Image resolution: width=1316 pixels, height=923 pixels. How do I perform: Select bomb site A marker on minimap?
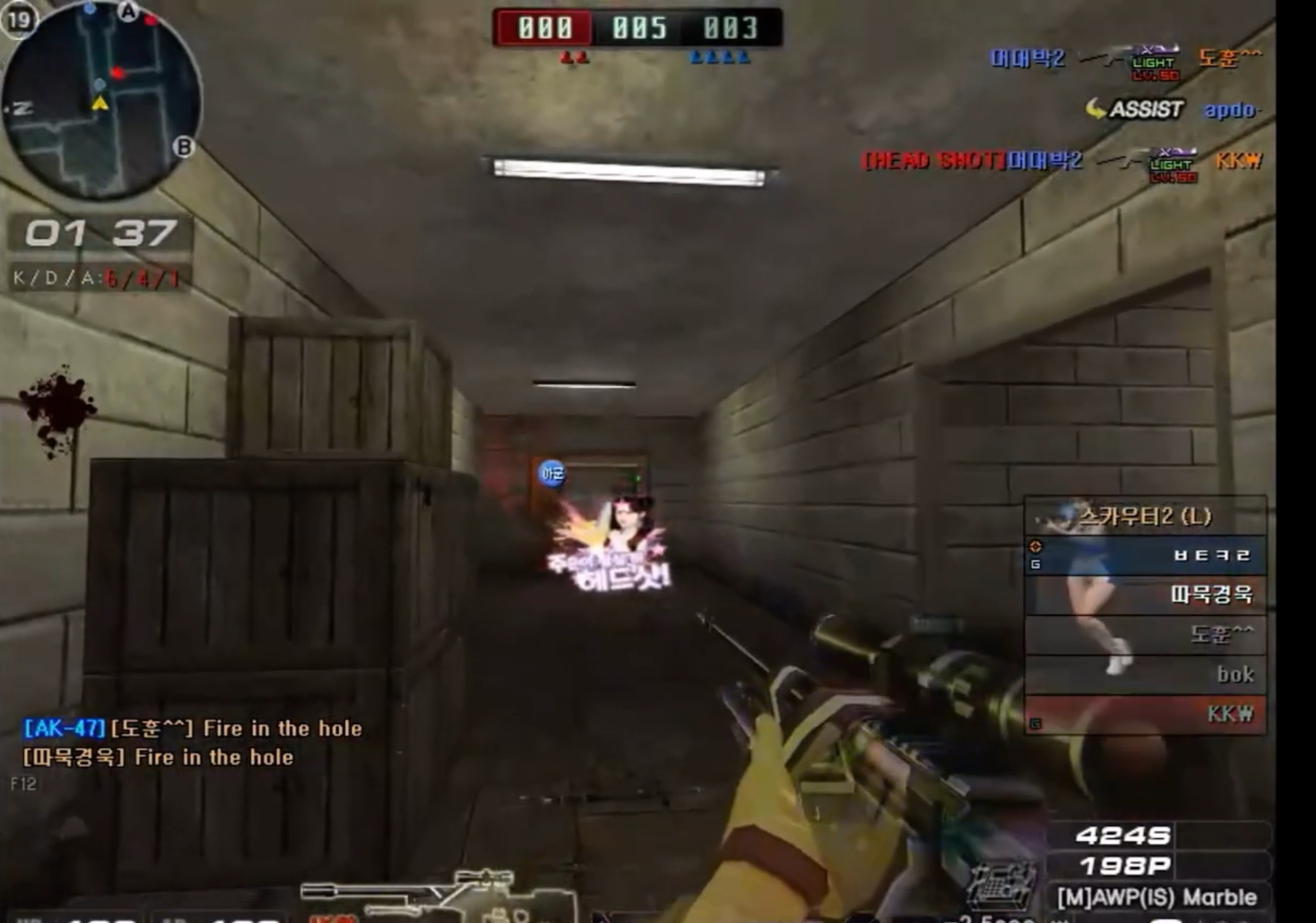(x=128, y=12)
